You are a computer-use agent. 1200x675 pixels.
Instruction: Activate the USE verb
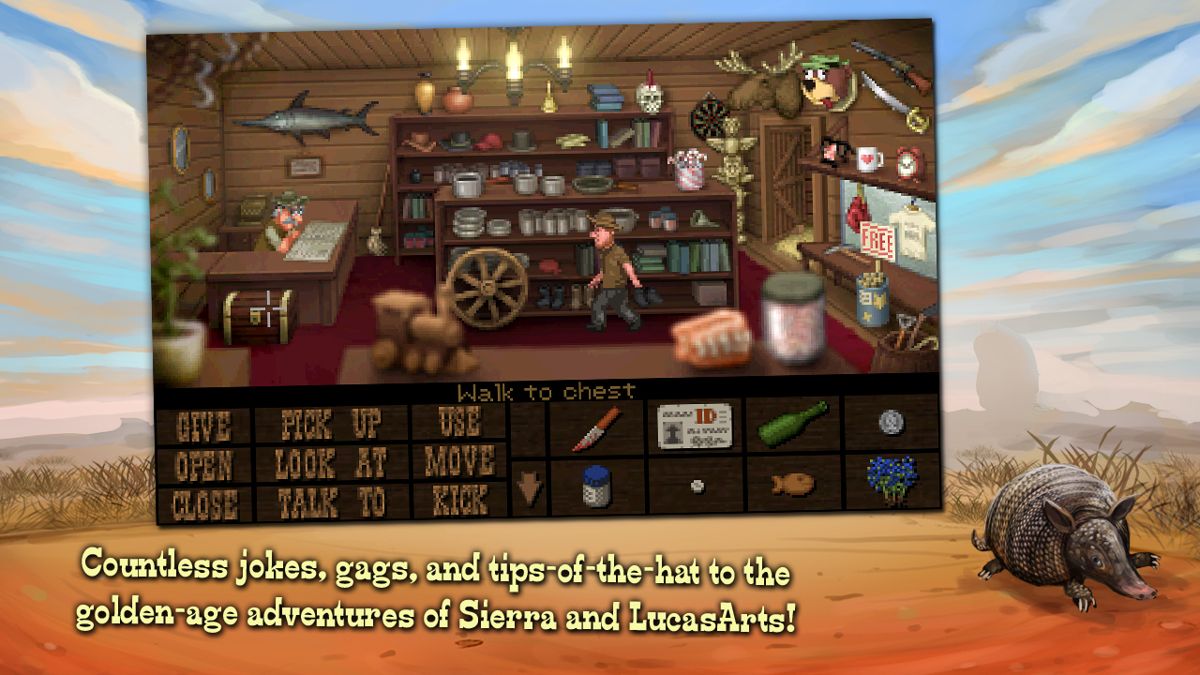click(459, 423)
